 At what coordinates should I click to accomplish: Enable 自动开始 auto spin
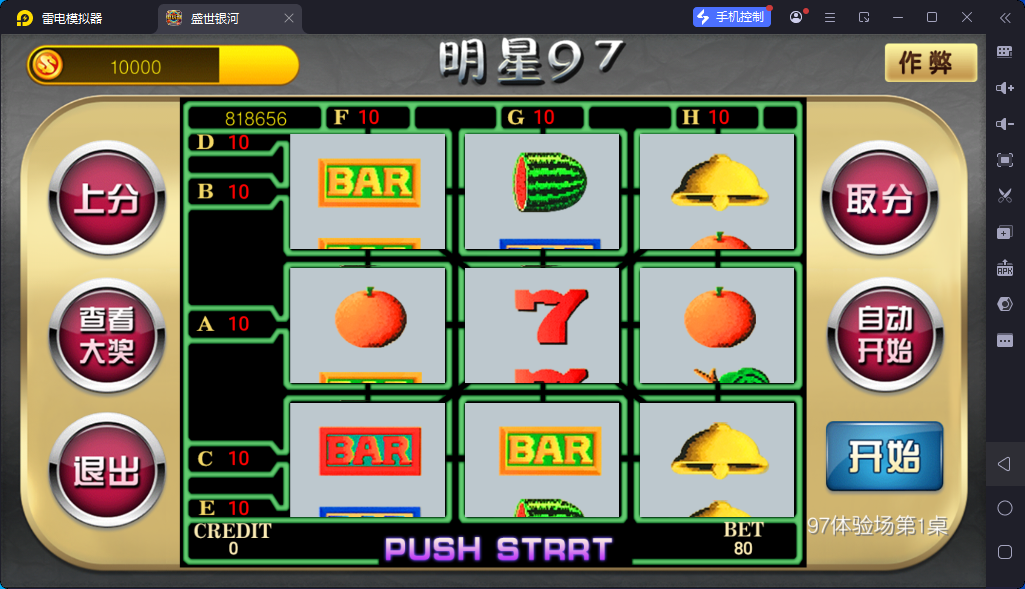(x=884, y=334)
